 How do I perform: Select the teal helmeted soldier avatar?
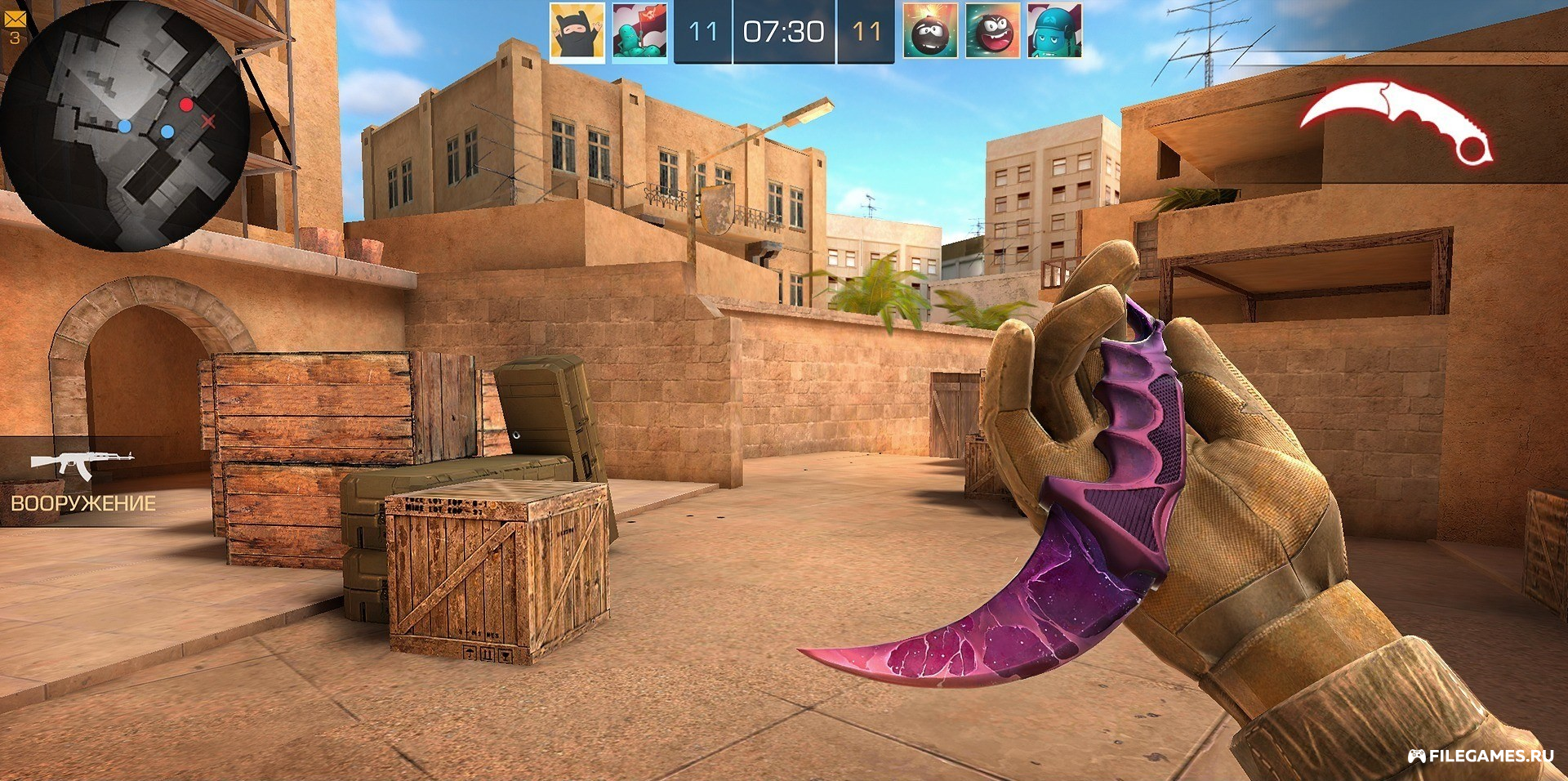tap(1054, 31)
